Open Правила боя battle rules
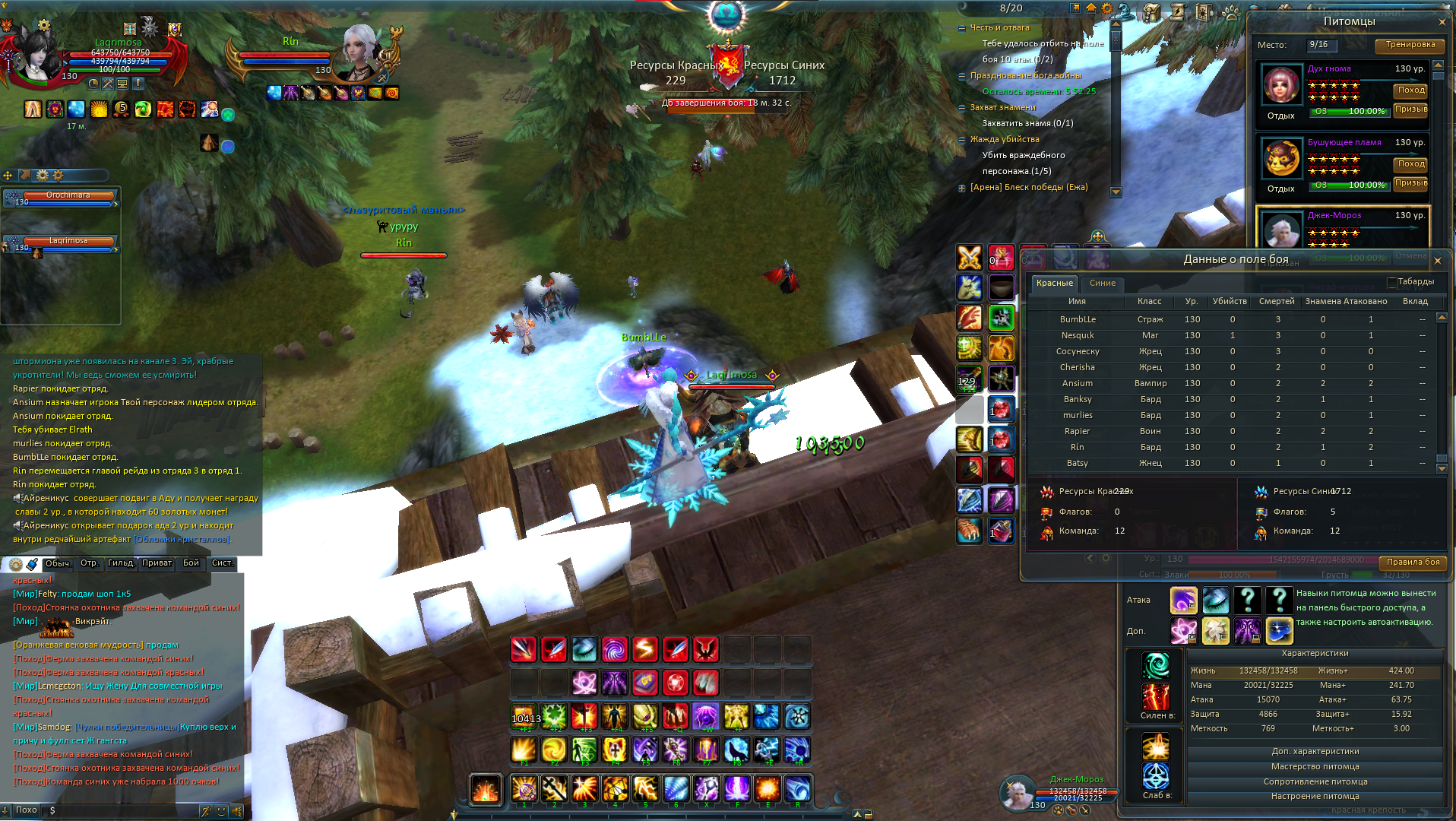The width and height of the screenshot is (1456, 821). click(1413, 563)
